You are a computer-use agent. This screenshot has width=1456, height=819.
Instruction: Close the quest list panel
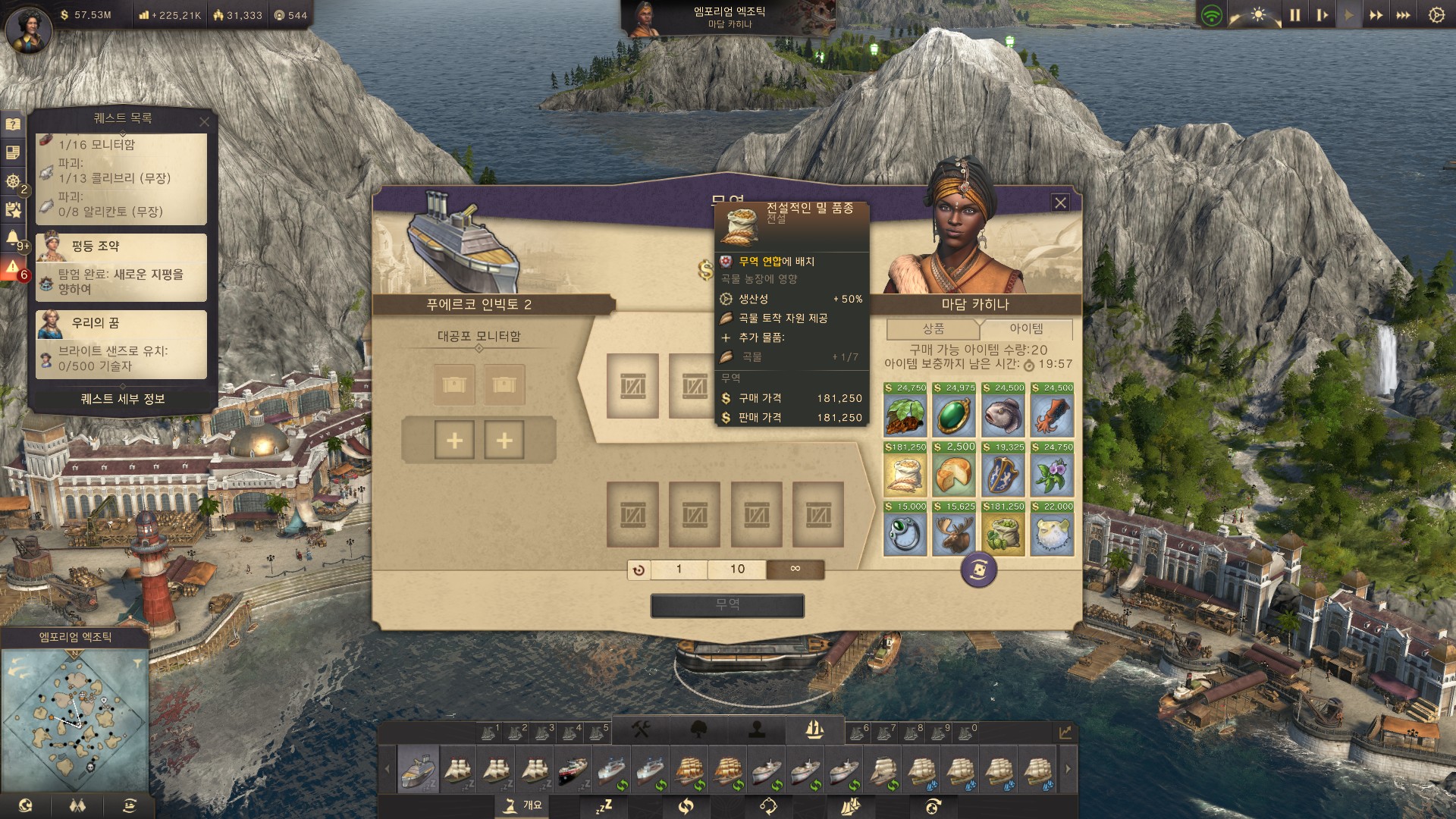204,121
